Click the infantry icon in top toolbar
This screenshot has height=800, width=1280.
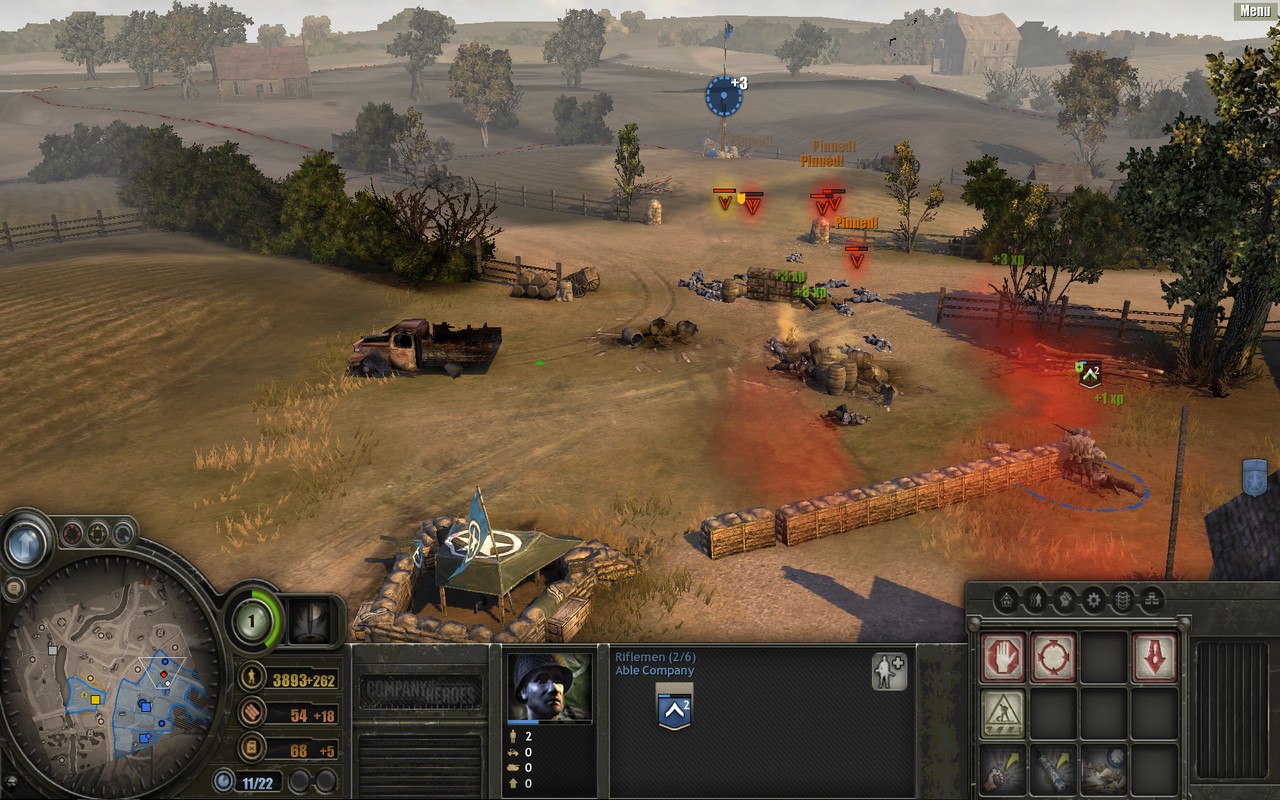tap(1036, 600)
